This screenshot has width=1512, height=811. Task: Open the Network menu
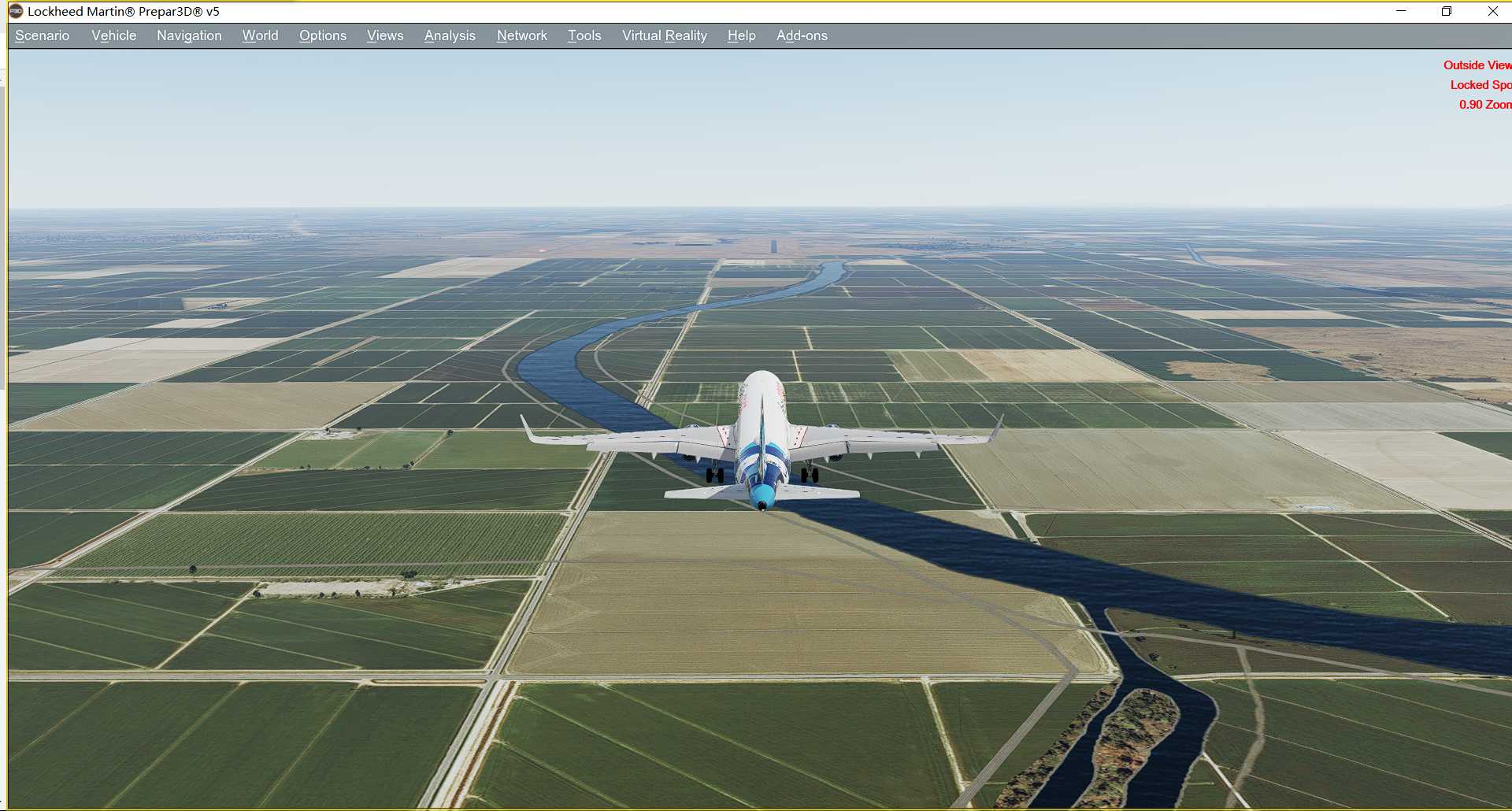521,35
